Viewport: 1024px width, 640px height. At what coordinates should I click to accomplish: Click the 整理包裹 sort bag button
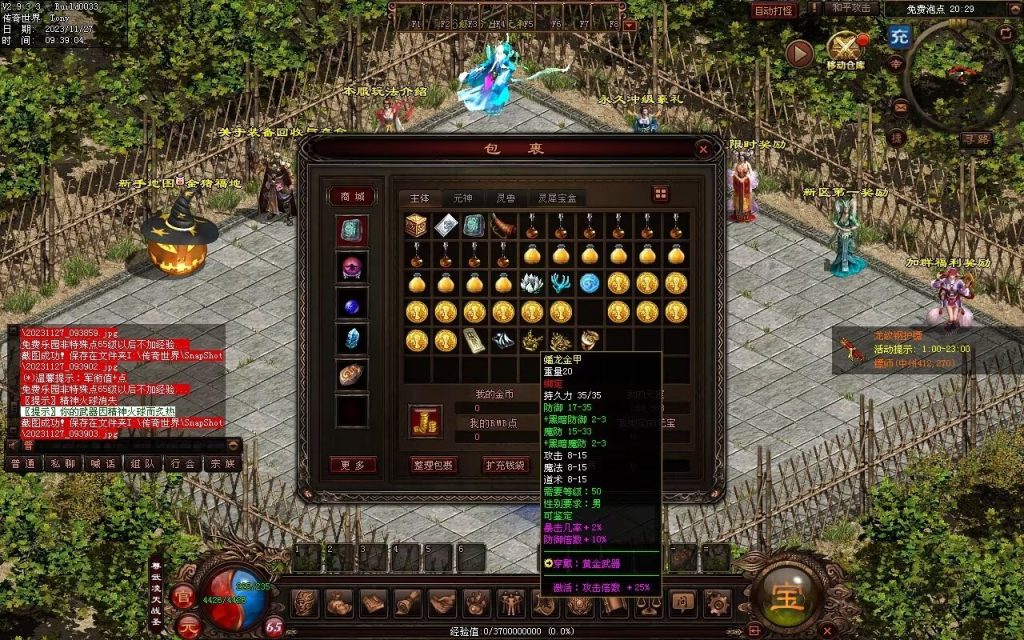point(433,465)
